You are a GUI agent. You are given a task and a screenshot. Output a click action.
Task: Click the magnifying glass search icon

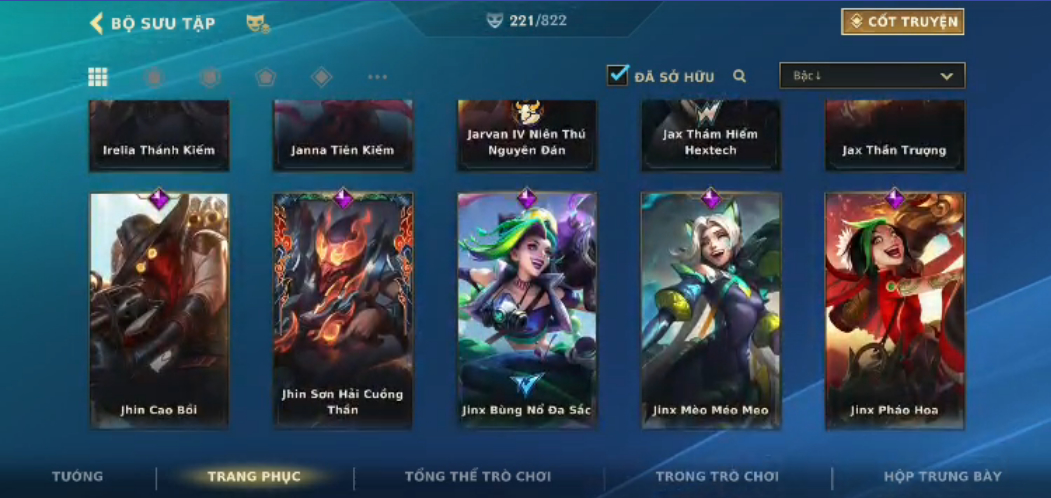click(x=740, y=76)
